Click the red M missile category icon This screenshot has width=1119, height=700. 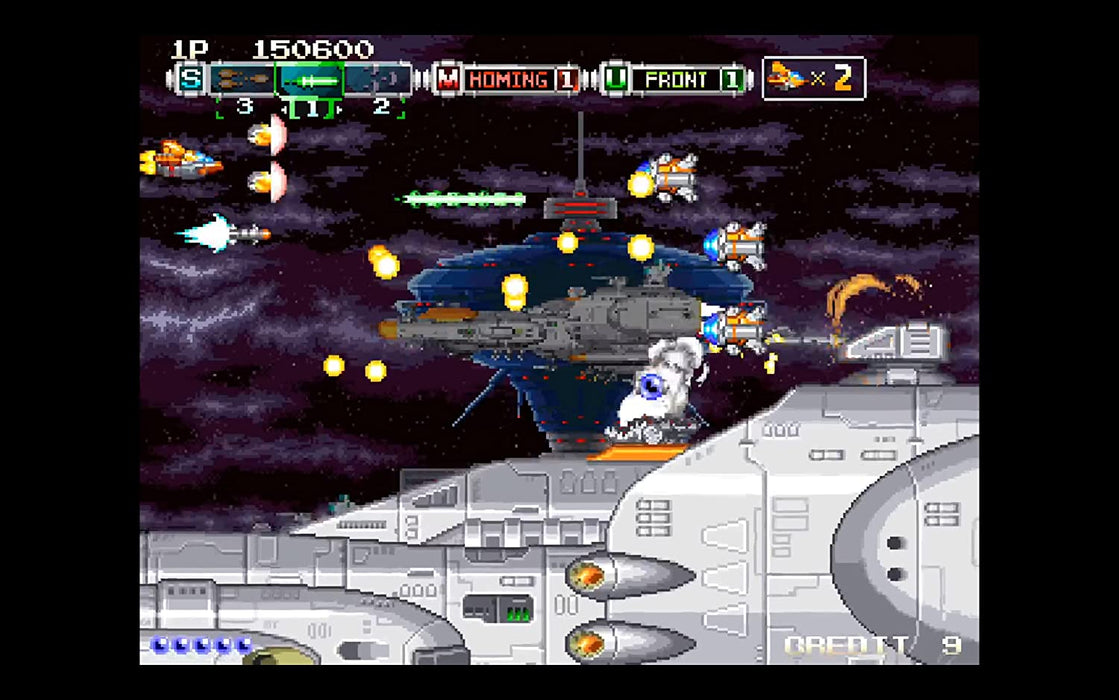coord(447,79)
